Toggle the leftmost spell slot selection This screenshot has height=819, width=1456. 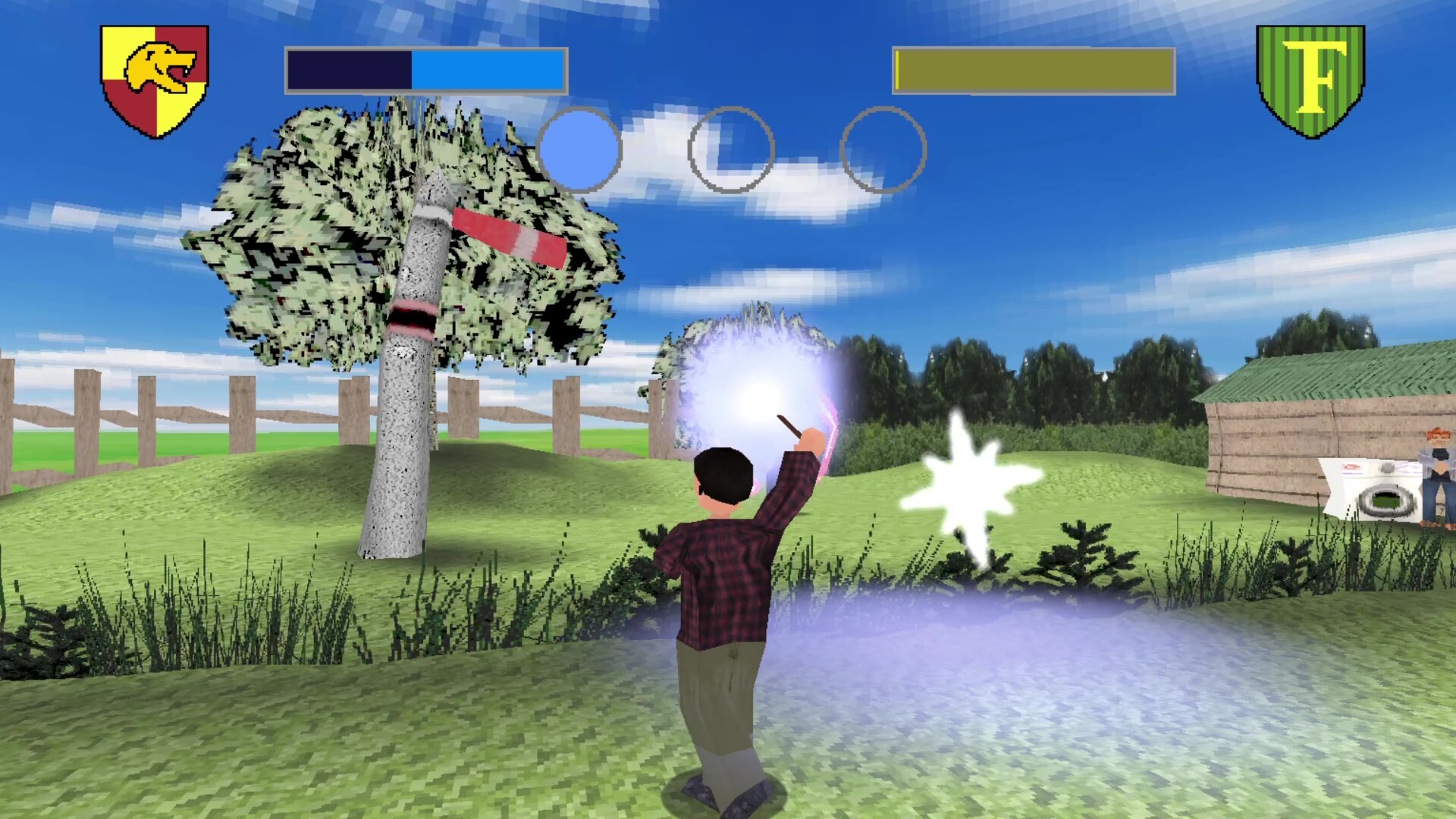[579, 149]
